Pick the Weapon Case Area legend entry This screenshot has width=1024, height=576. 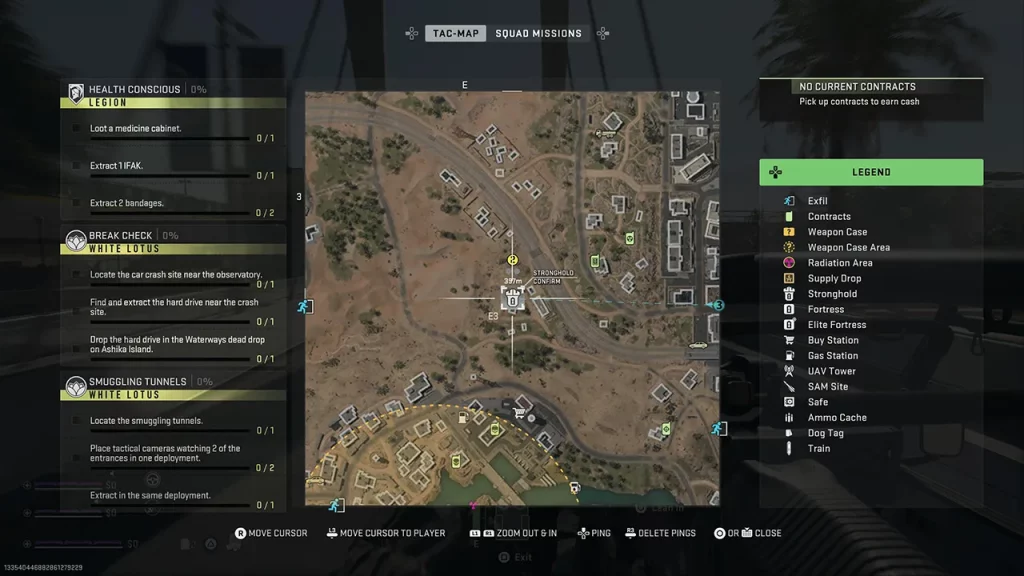point(848,247)
